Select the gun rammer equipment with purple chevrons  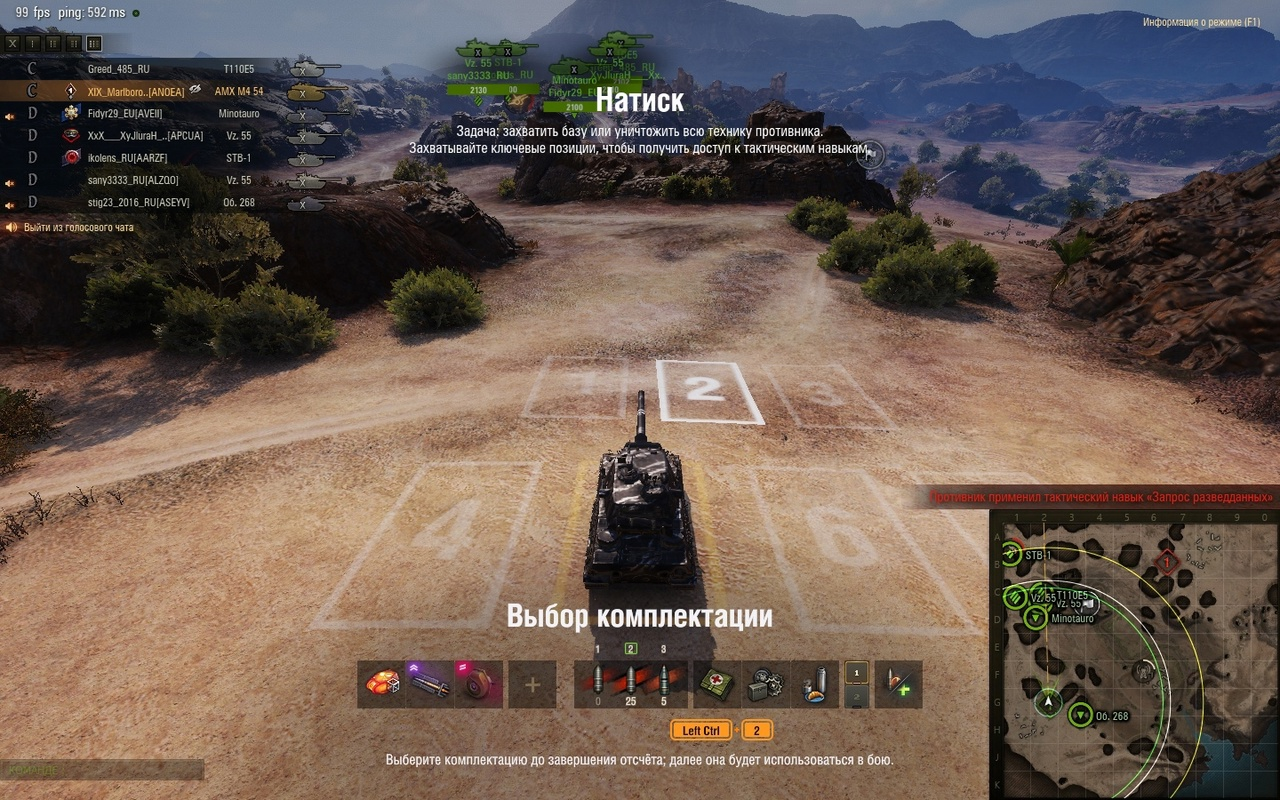430,684
